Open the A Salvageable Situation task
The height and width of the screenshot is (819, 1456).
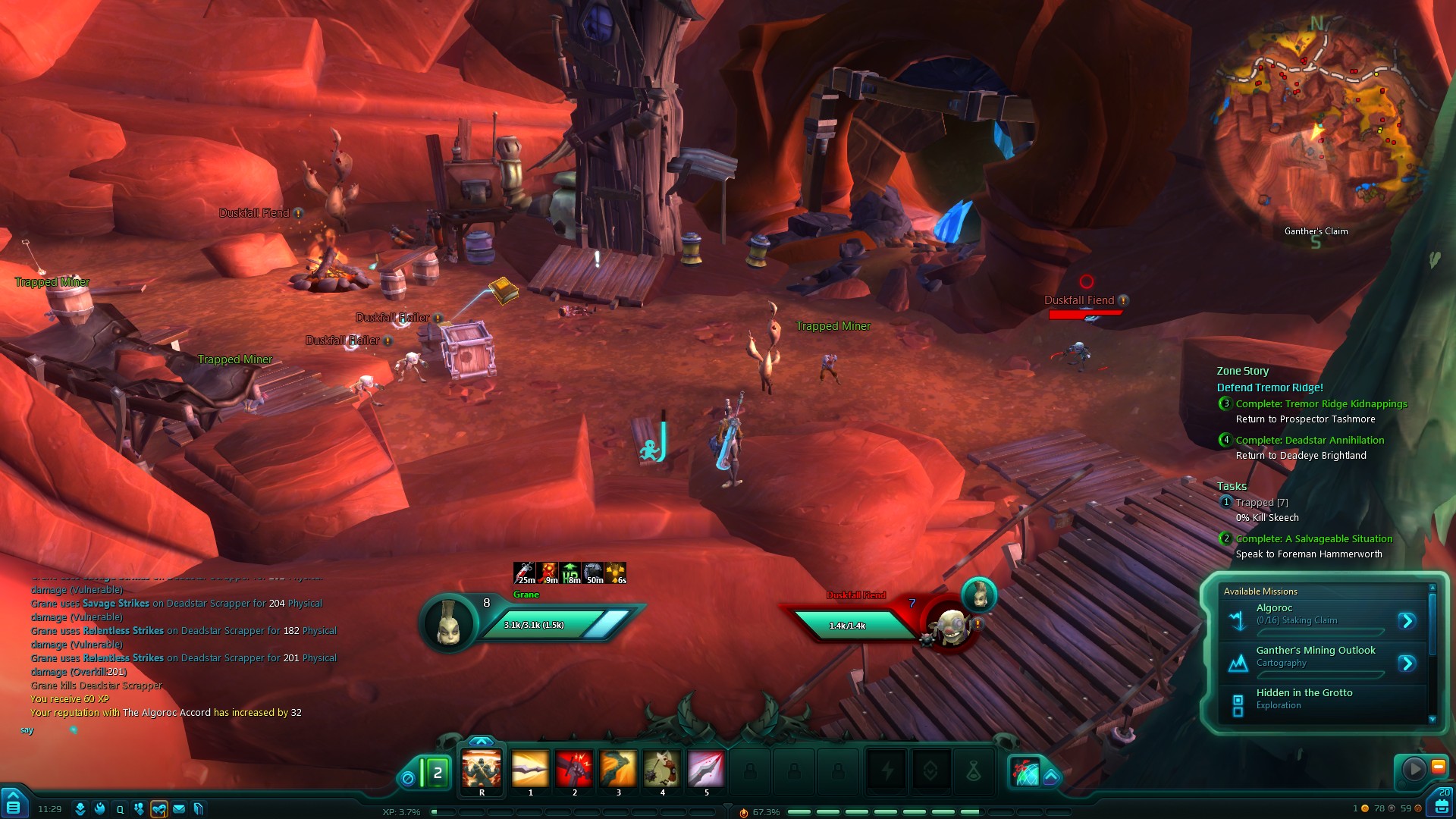point(1313,539)
